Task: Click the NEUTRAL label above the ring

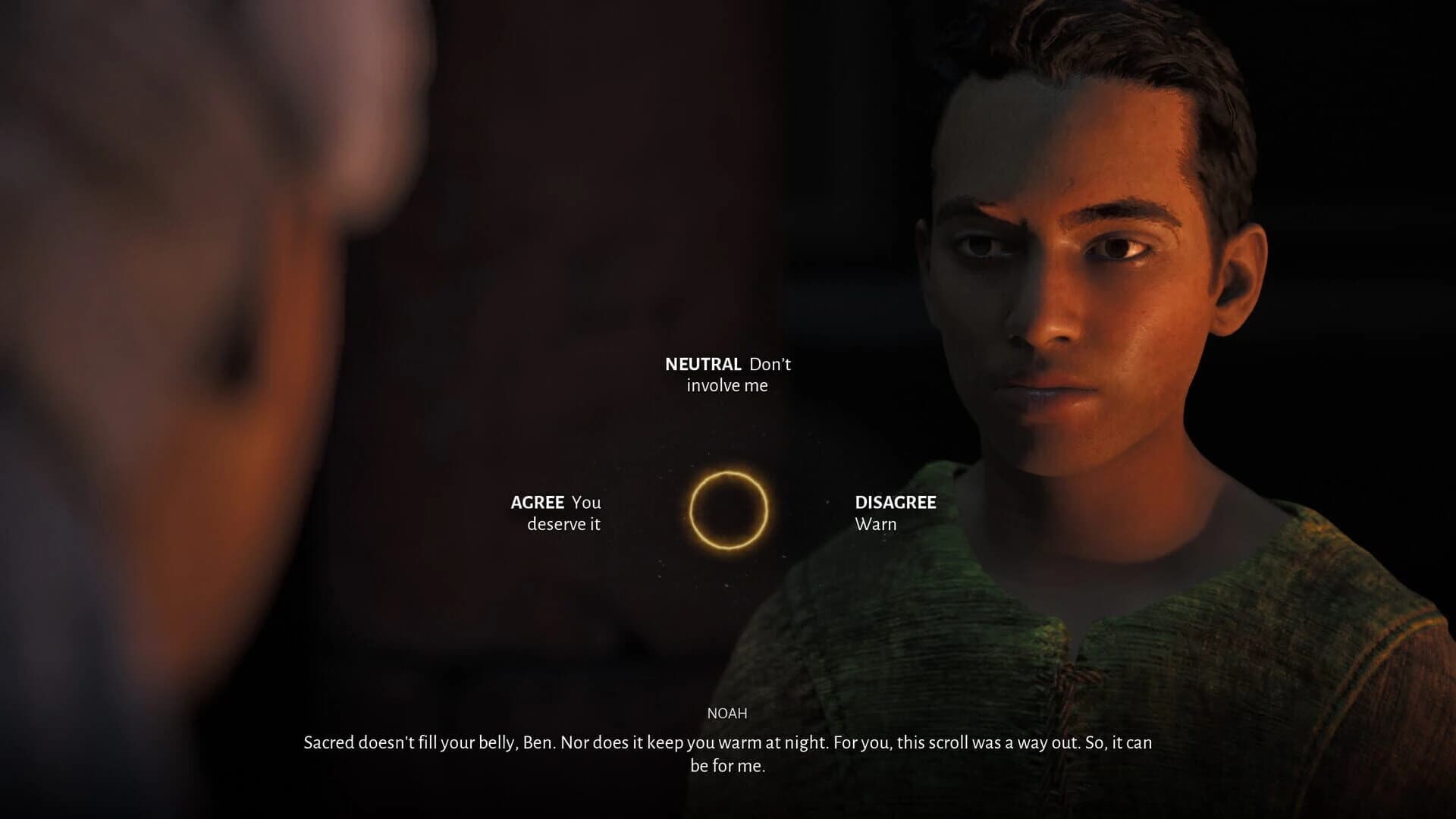Action: click(x=703, y=364)
